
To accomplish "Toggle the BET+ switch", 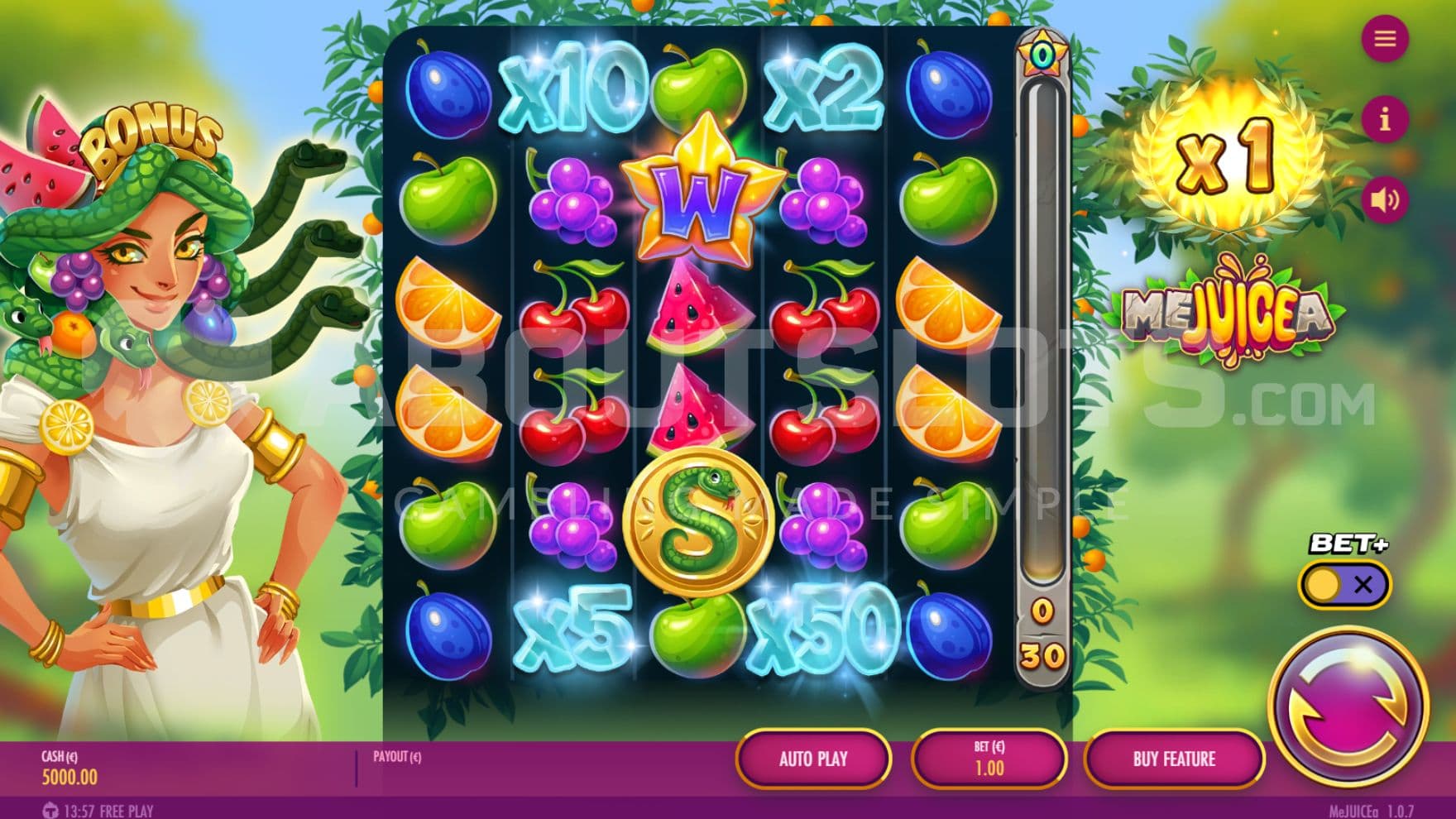I will [1344, 585].
